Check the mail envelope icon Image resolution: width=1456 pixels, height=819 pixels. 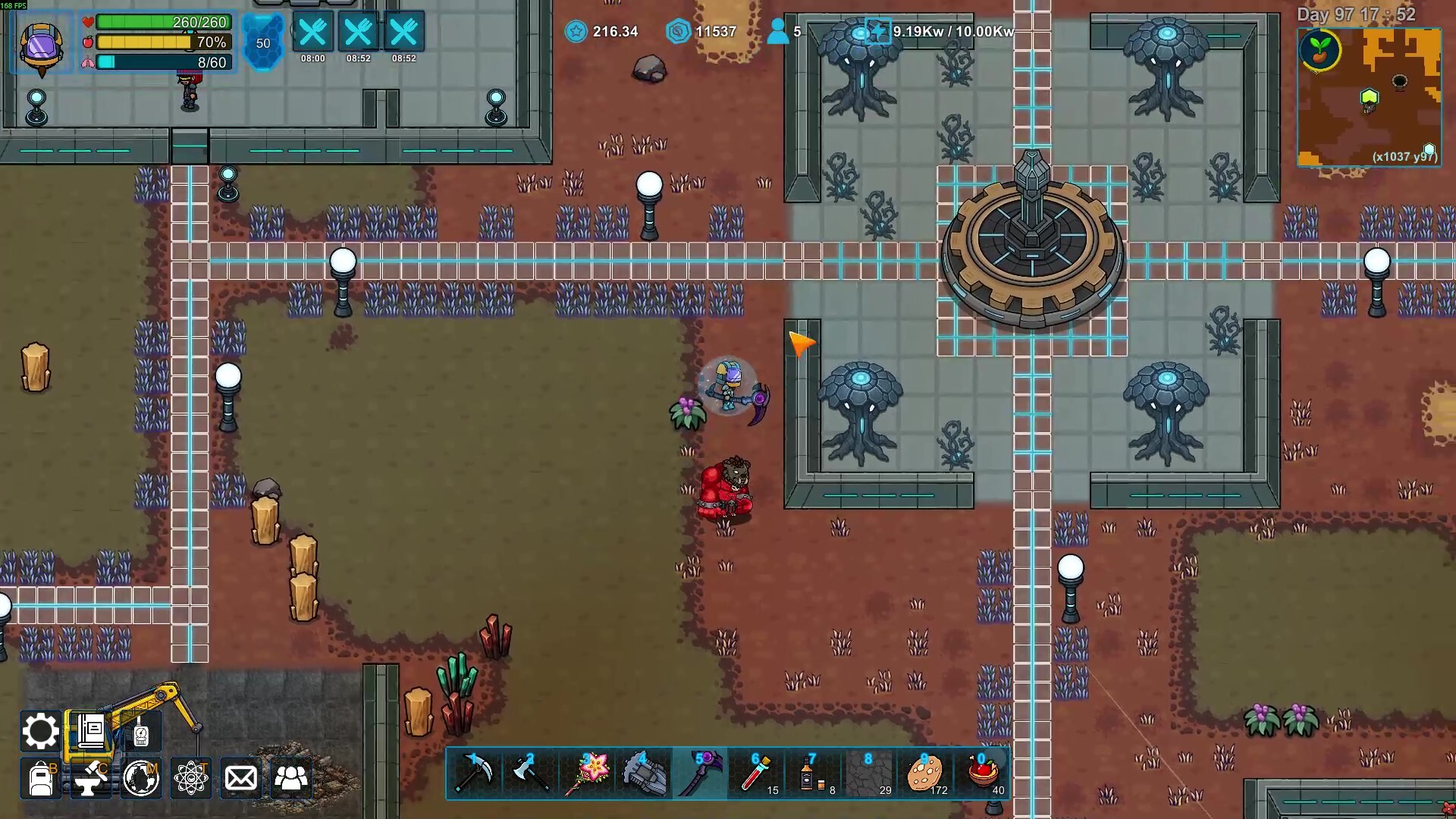tap(241, 779)
